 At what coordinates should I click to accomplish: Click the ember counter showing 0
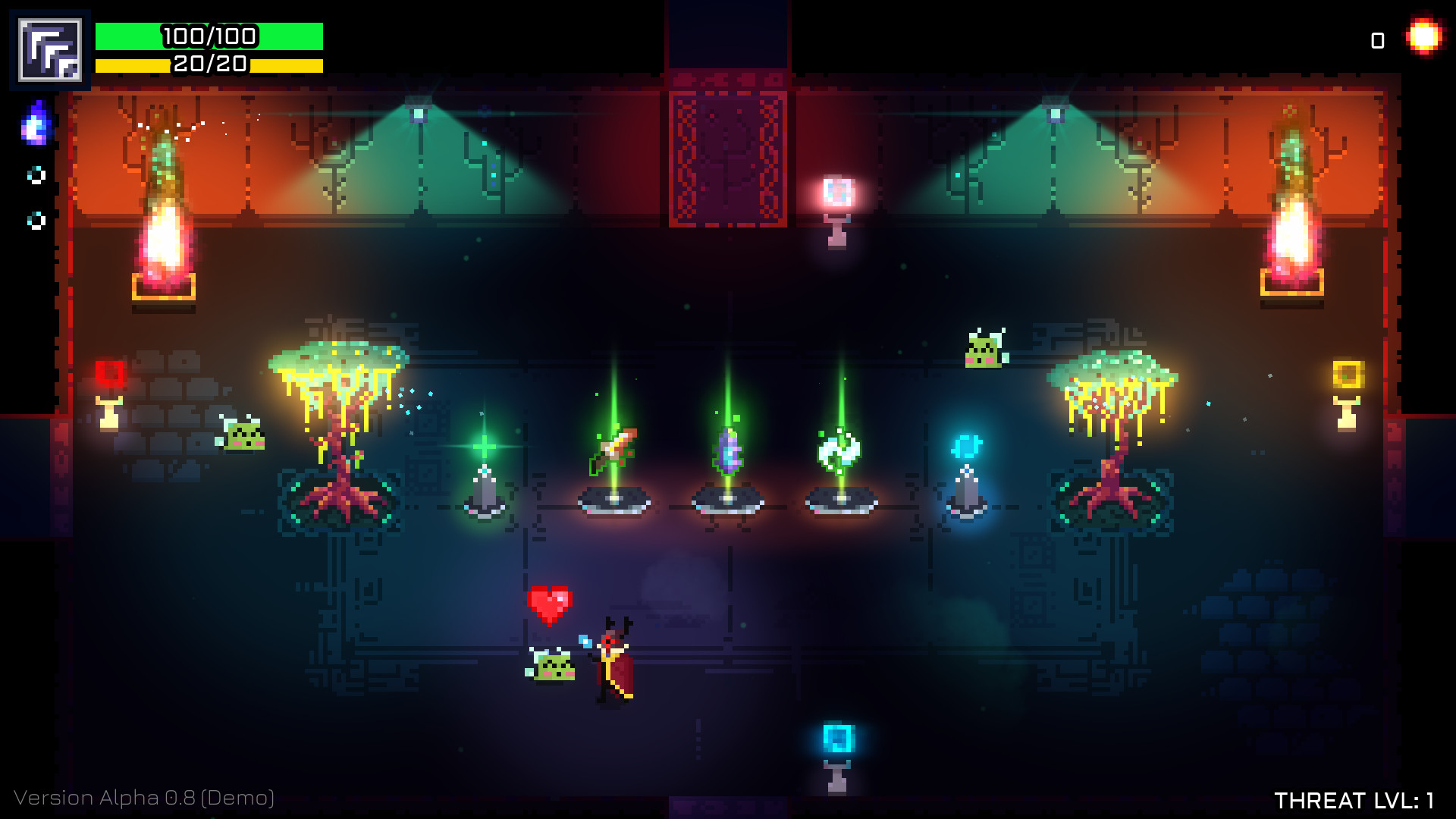tap(1376, 39)
